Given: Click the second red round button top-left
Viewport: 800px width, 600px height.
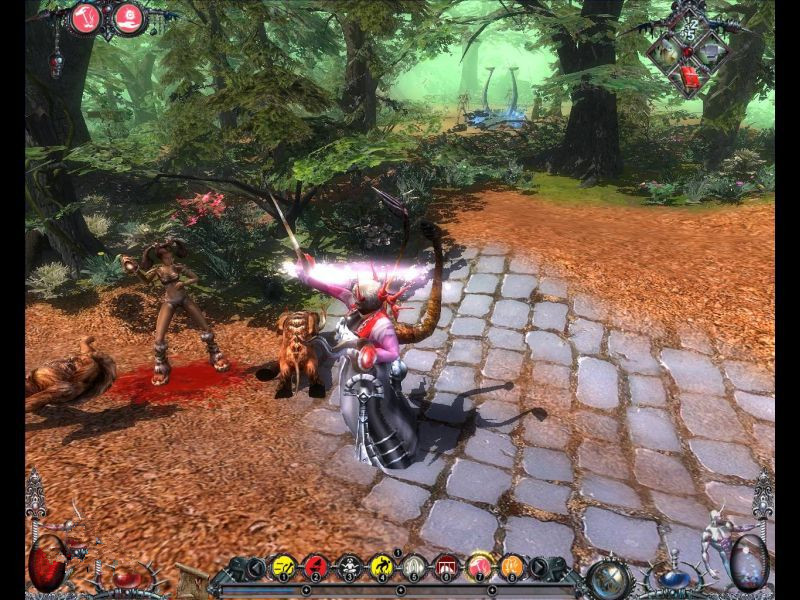Looking at the screenshot, I should [128, 17].
